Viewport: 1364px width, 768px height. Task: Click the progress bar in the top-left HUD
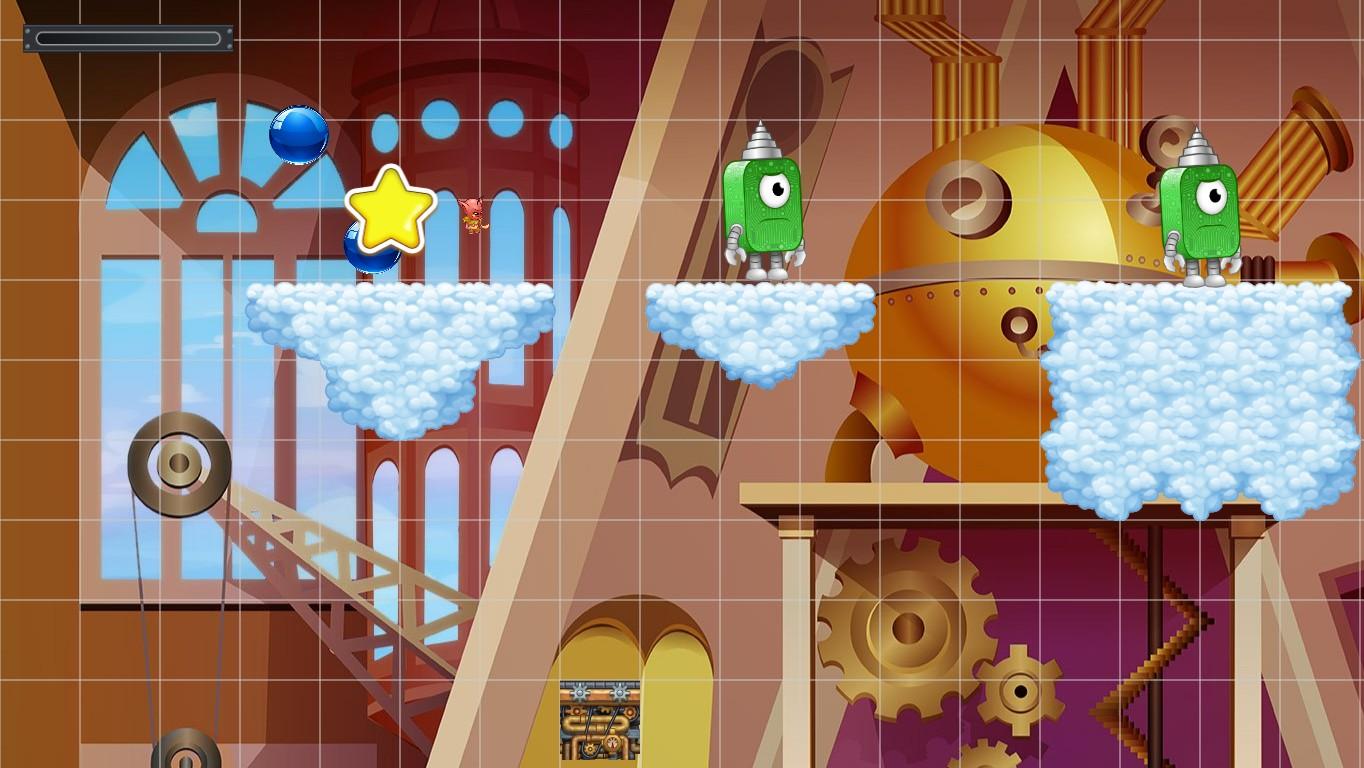pos(127,36)
